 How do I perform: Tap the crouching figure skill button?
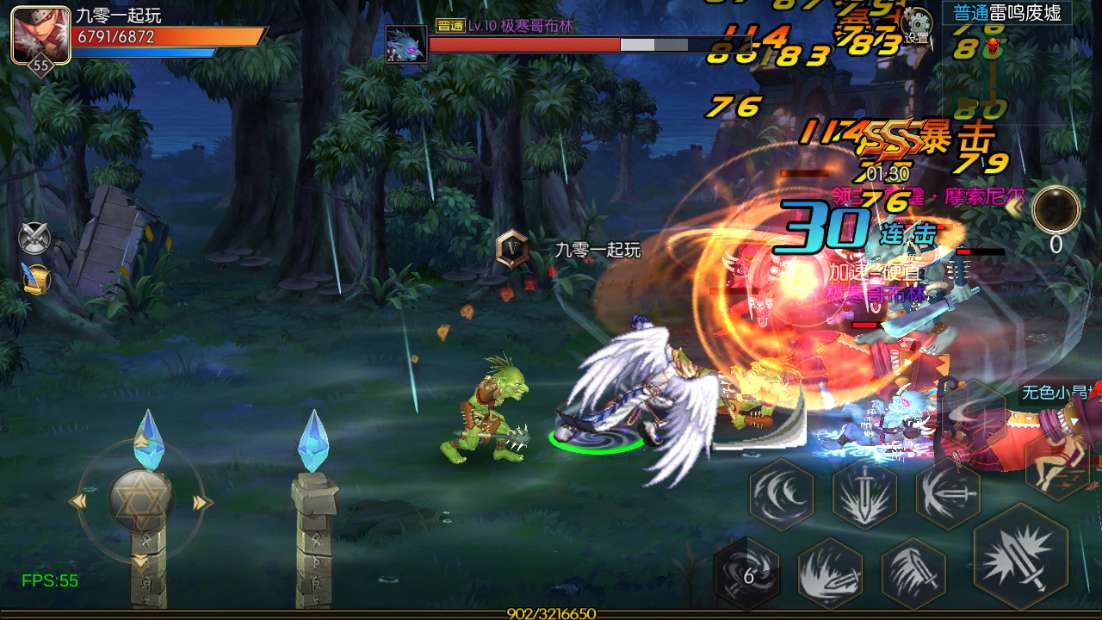[1055, 470]
